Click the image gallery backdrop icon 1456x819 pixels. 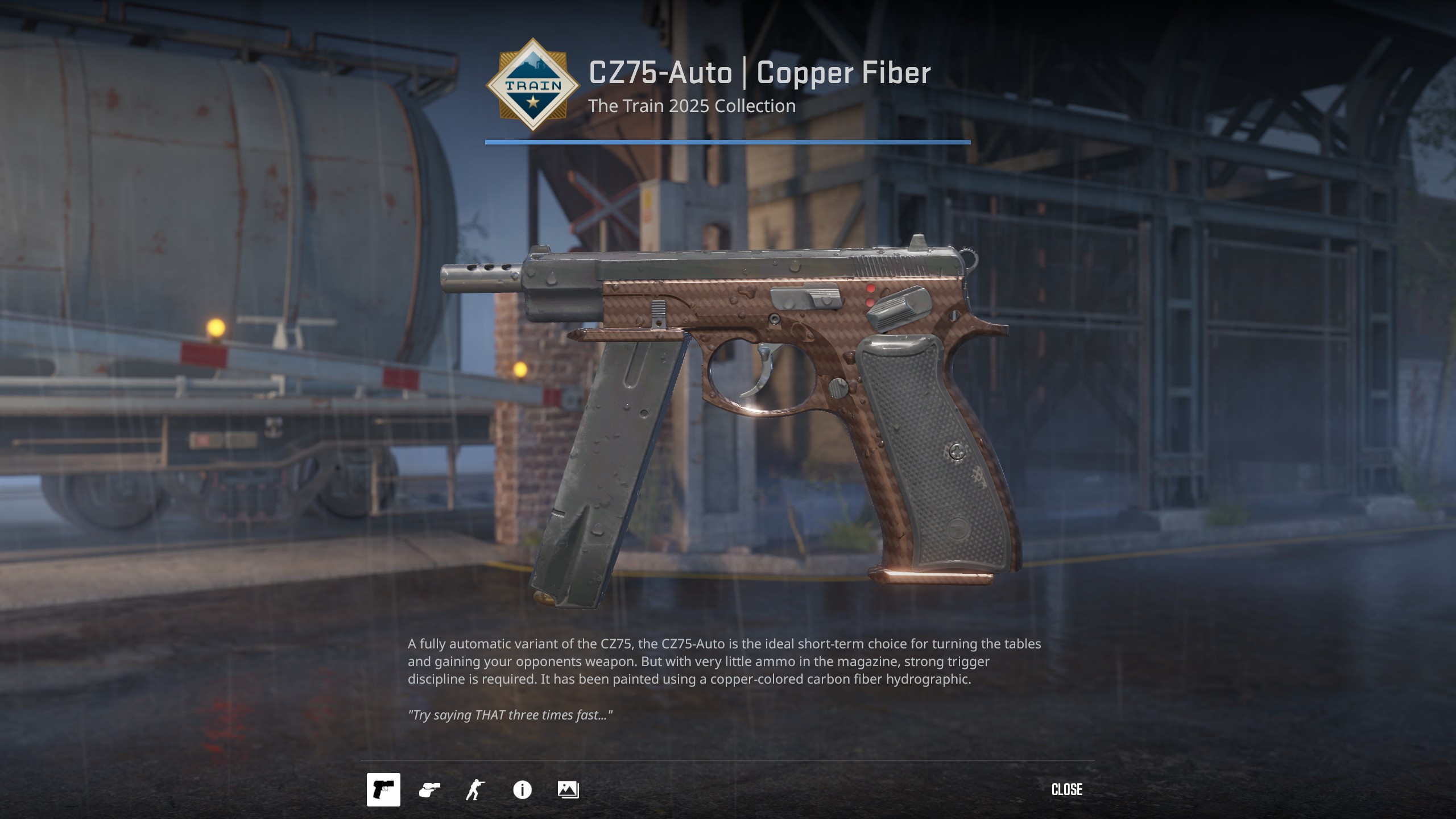click(568, 789)
